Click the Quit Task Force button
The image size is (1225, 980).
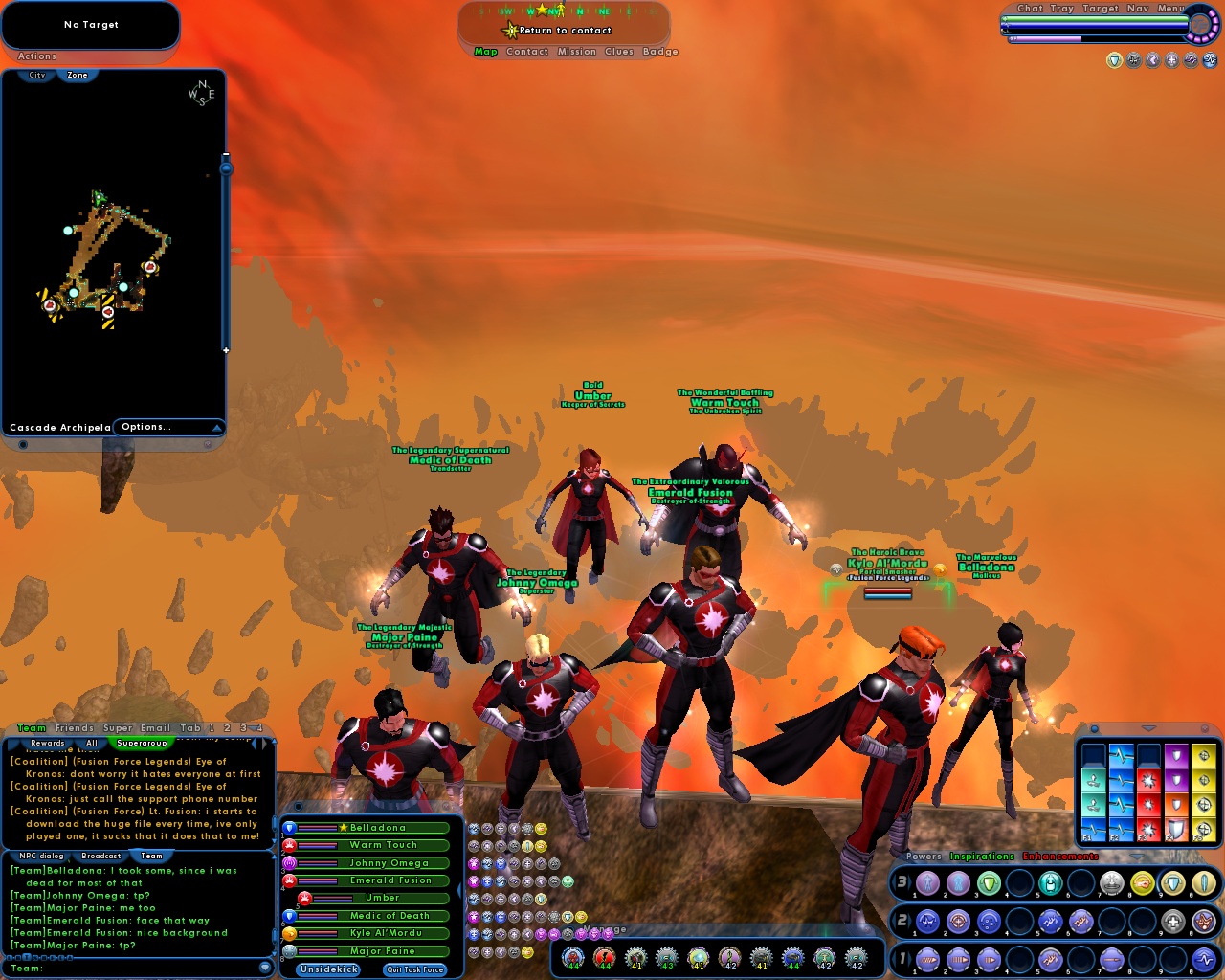tap(413, 969)
